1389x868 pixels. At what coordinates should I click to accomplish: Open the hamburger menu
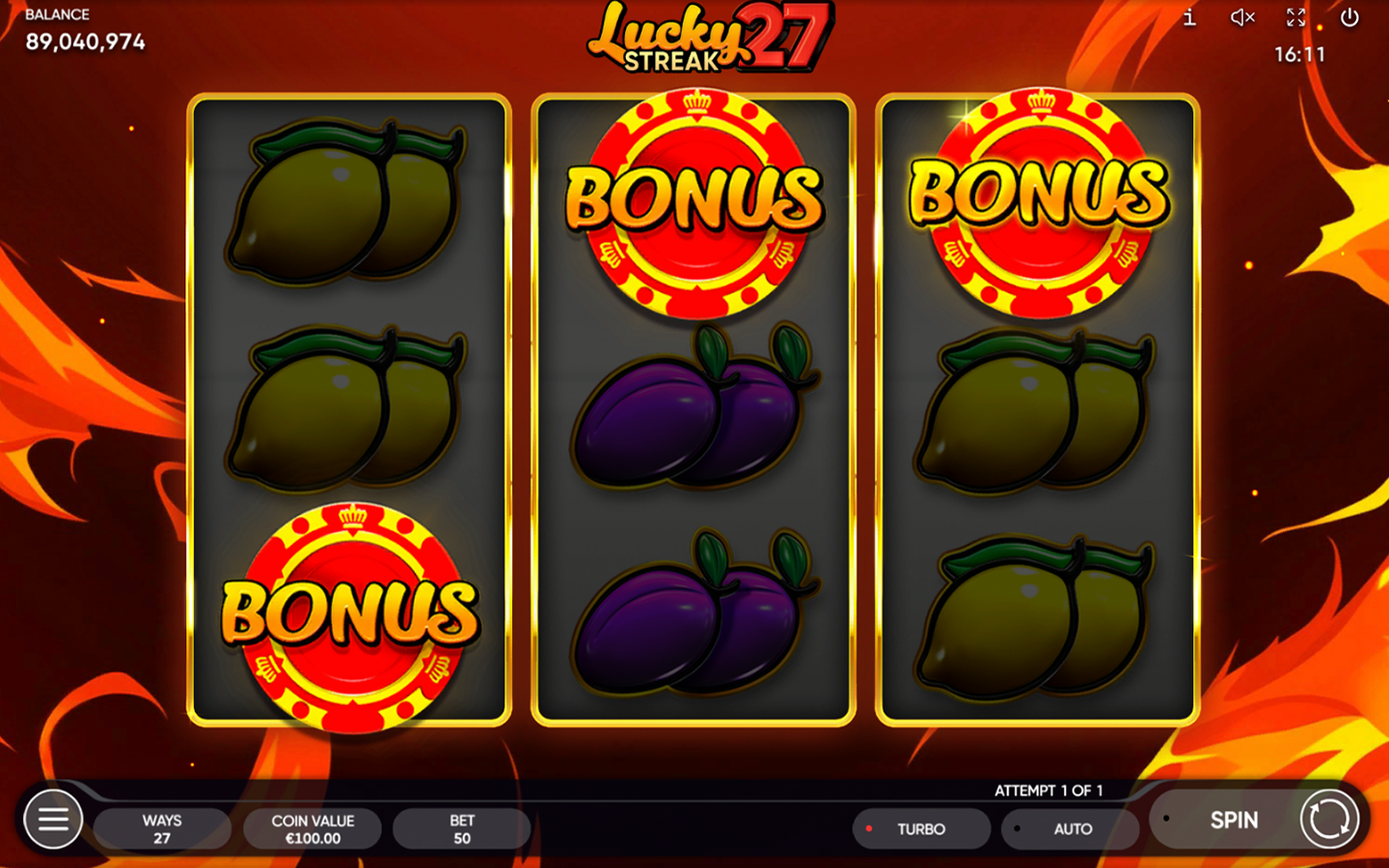tap(54, 819)
